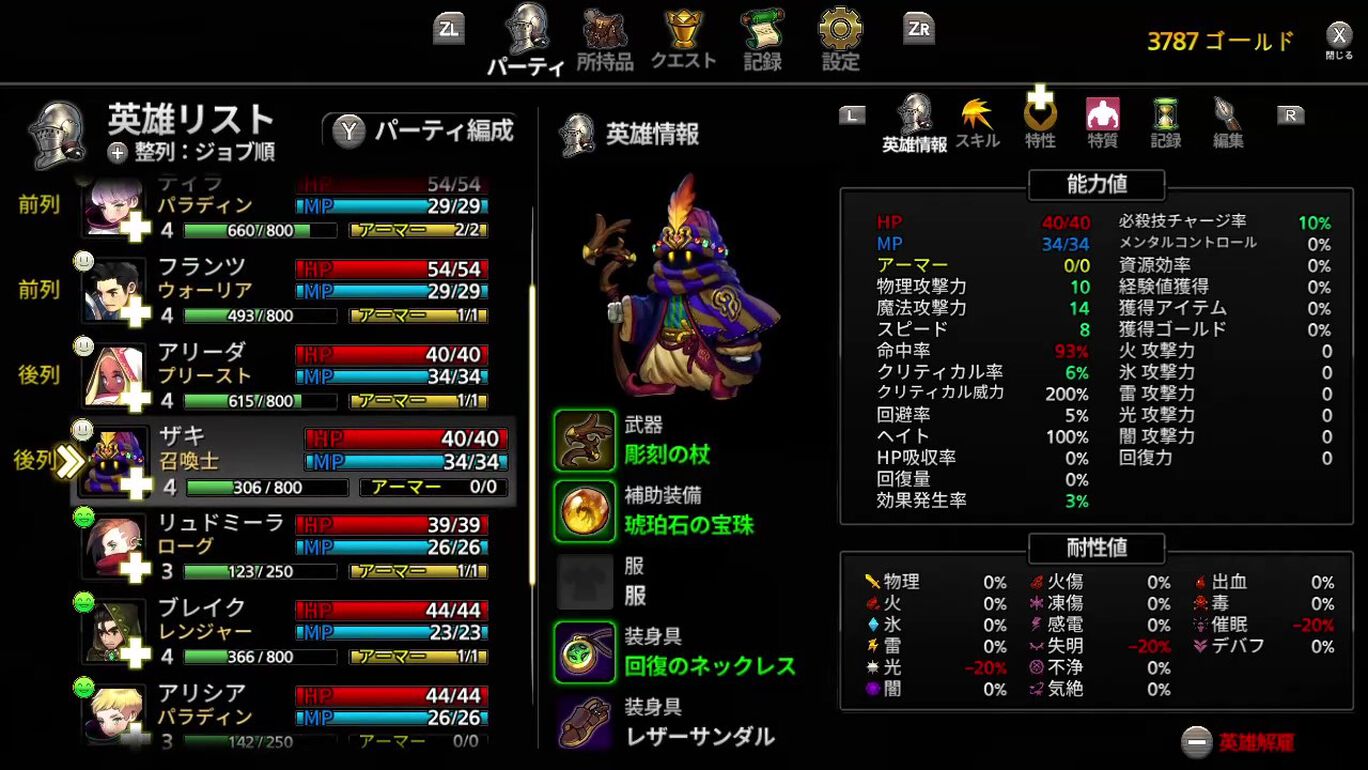View the hourglass 記録 hero sub-tab
The height and width of the screenshot is (770, 1368).
pos(1165,123)
